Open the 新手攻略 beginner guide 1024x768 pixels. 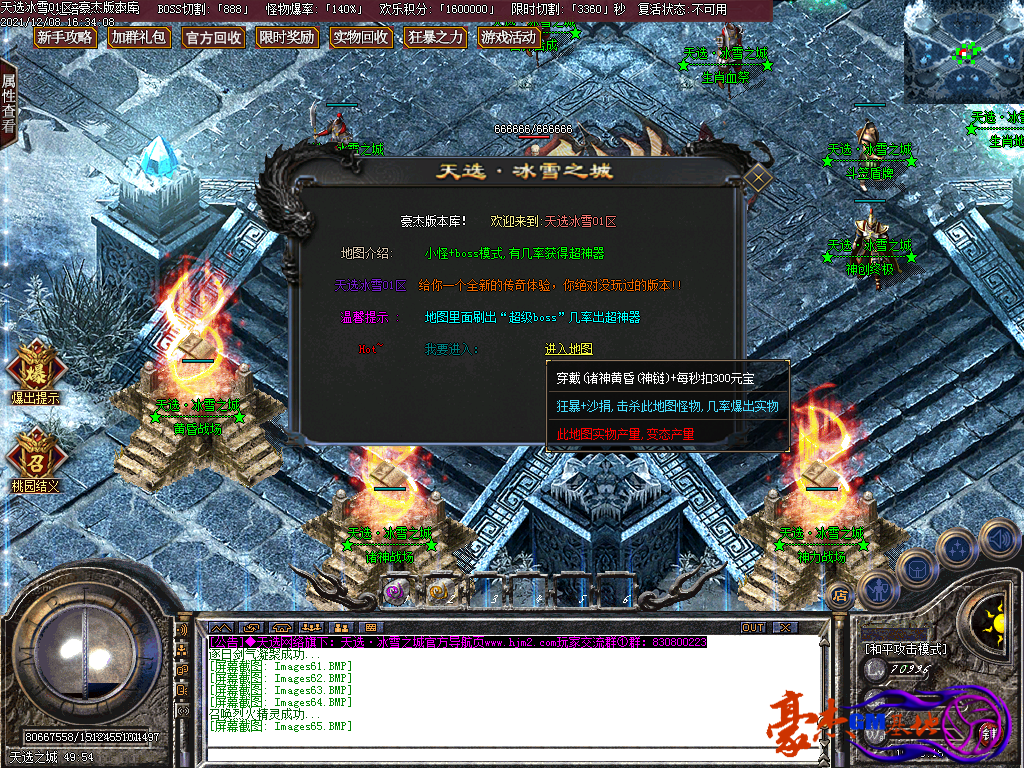65,38
